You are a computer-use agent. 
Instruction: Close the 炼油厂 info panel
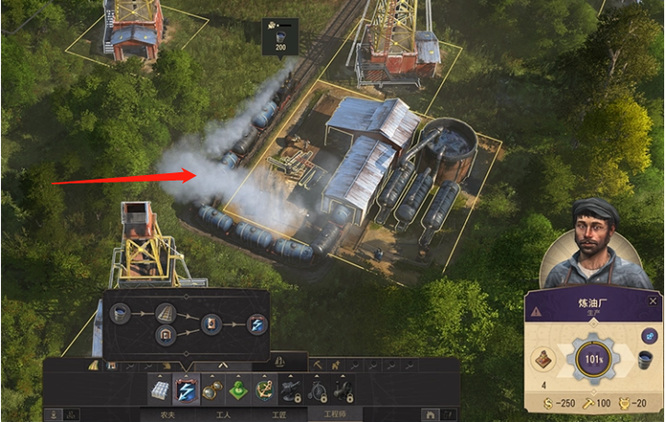tap(653, 301)
